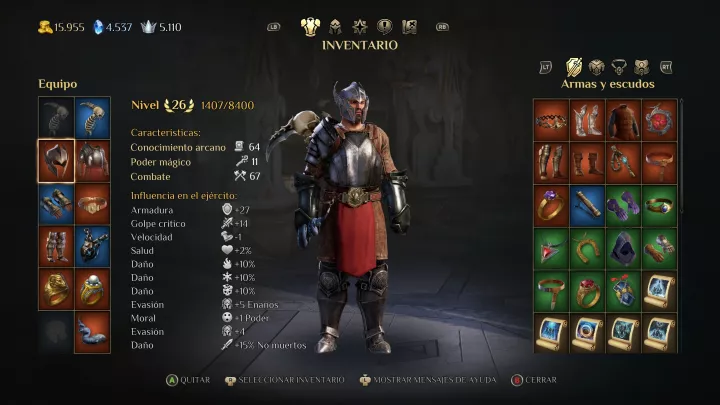This screenshot has height=405, width=720.
Task: Select the horseshoe item slot
Action: click(587, 247)
